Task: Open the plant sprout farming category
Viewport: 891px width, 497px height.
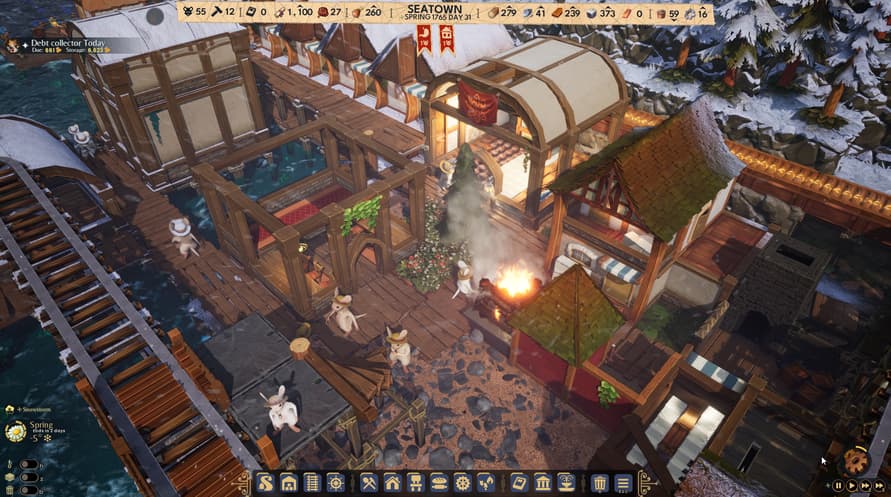Action: pyautogui.click(x=486, y=484)
